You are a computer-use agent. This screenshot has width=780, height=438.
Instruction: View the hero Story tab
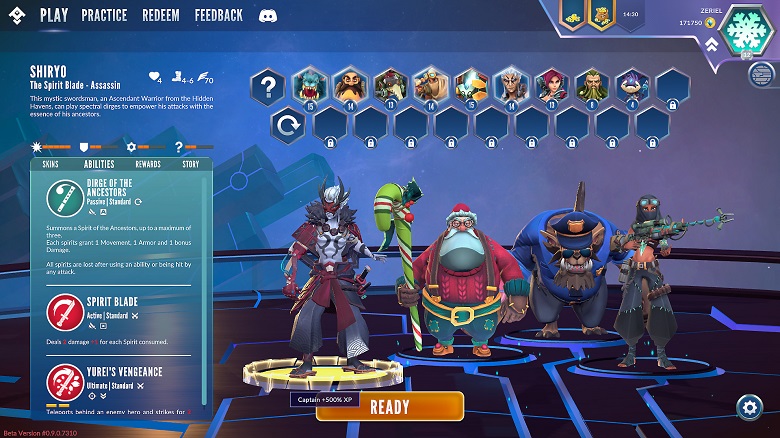click(190, 164)
